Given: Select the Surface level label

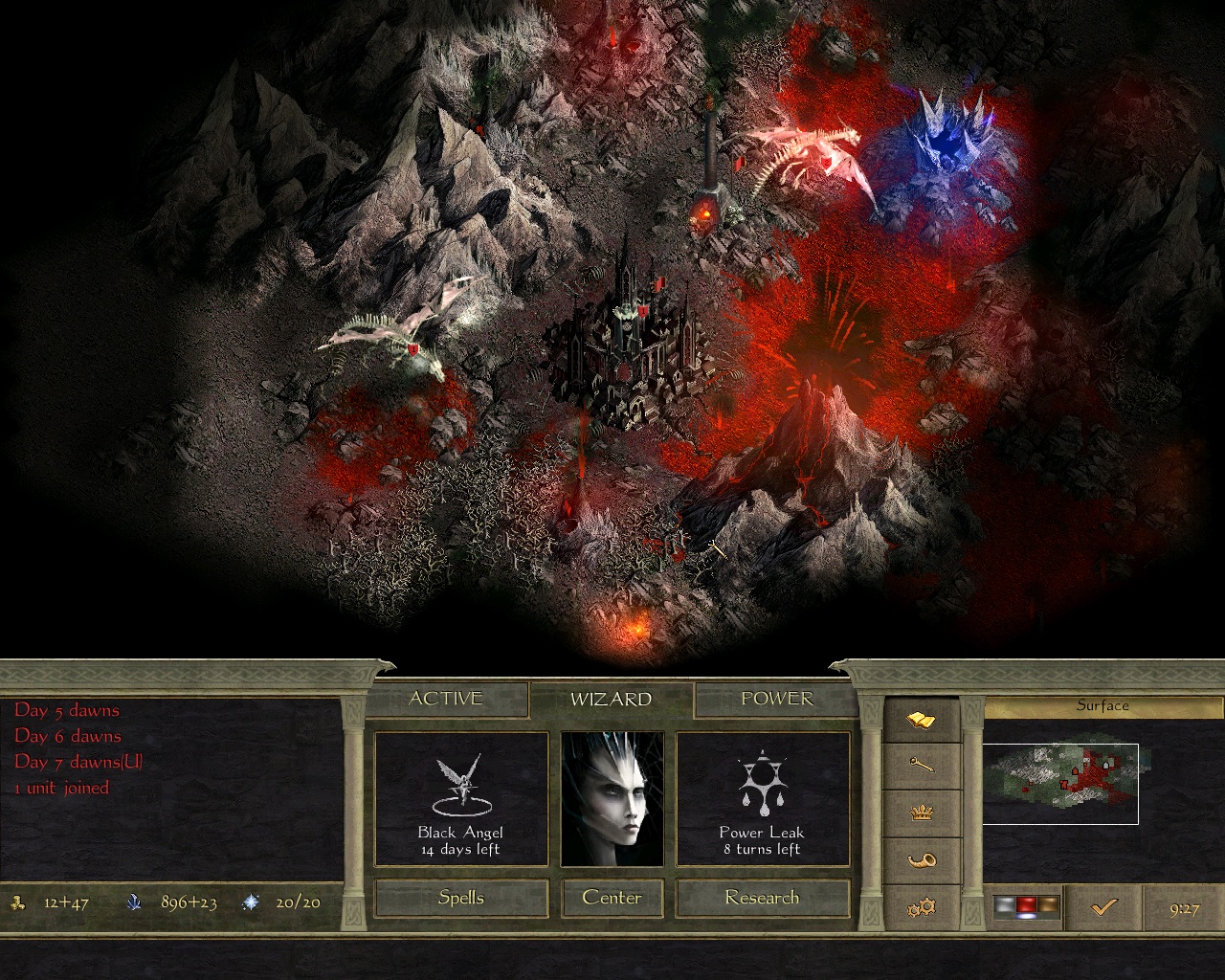Looking at the screenshot, I should coord(1102,706).
